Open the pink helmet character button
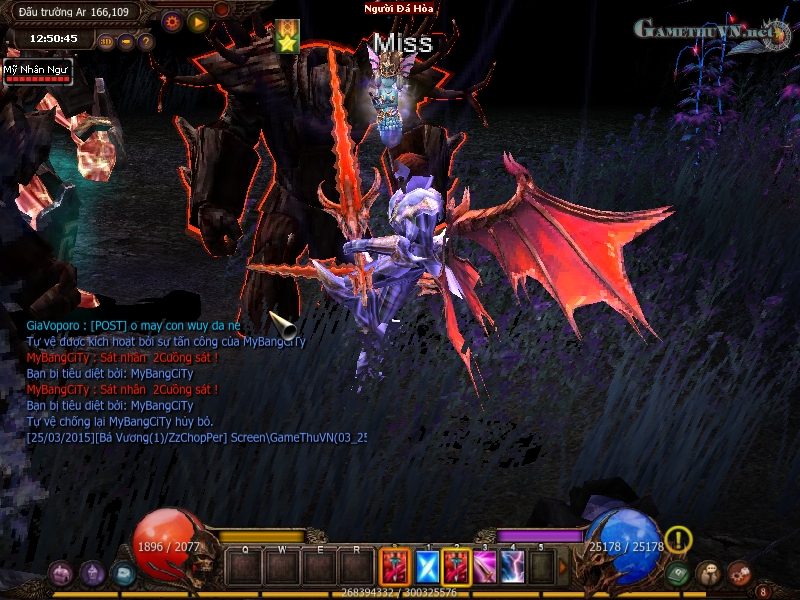 [61, 574]
